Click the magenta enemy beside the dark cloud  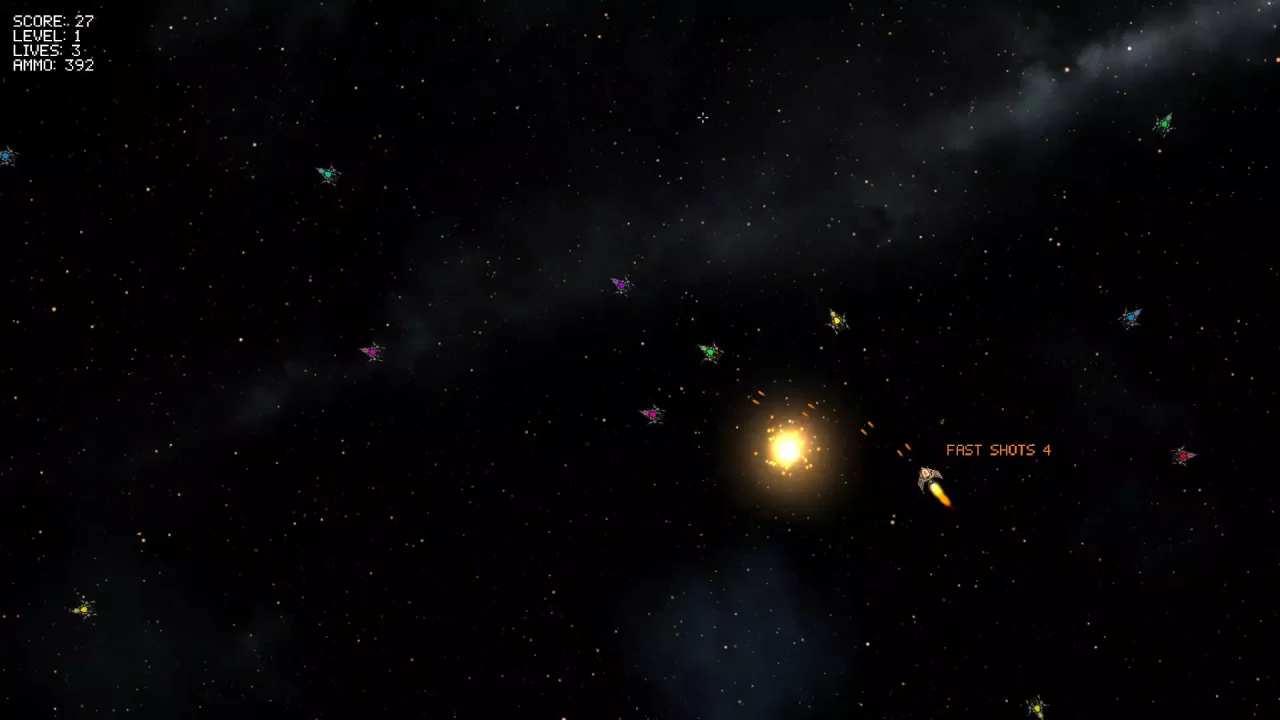coord(372,351)
